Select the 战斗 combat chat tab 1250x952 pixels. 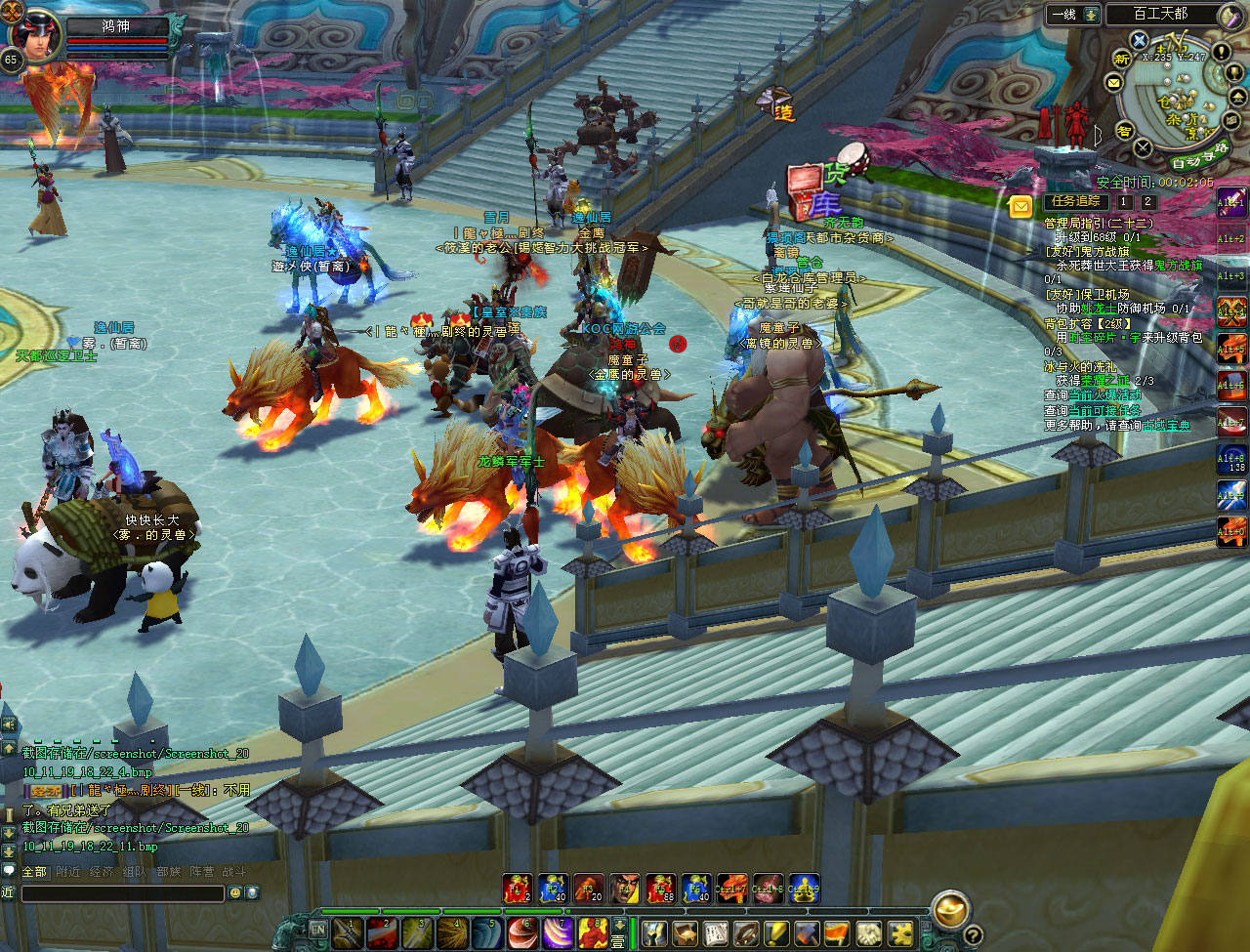tap(233, 872)
